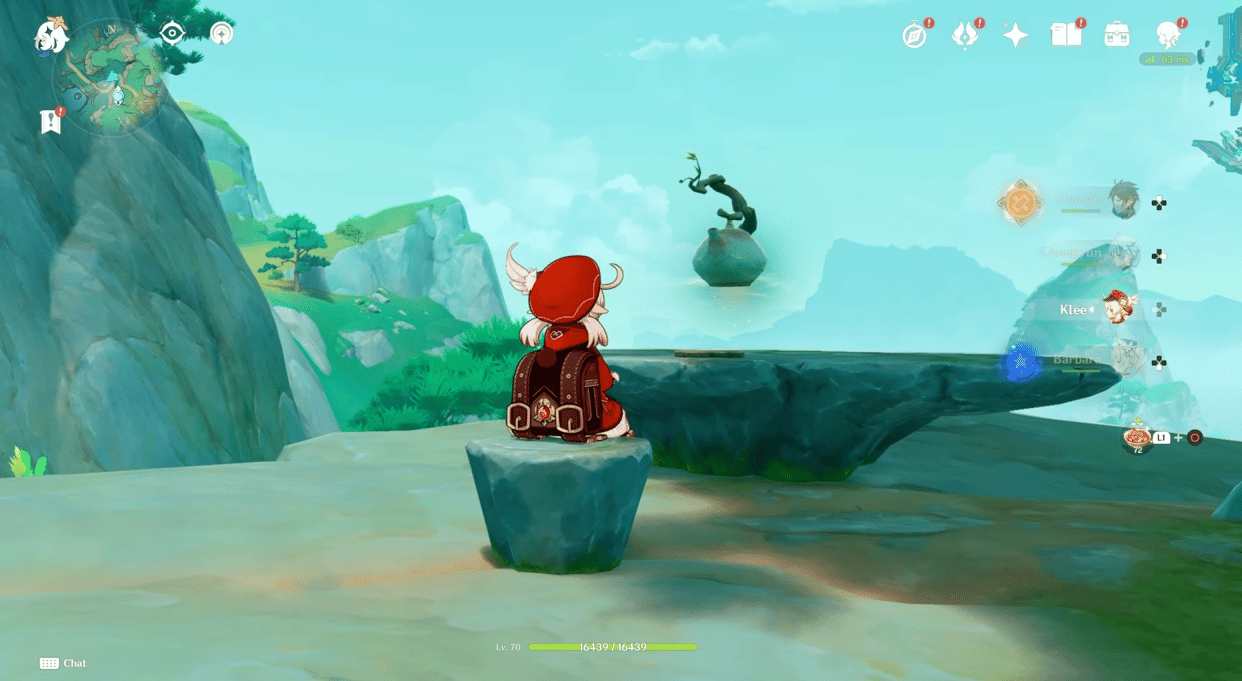Switch to Barbara in the party
1242x681 pixels.
coord(1127,361)
